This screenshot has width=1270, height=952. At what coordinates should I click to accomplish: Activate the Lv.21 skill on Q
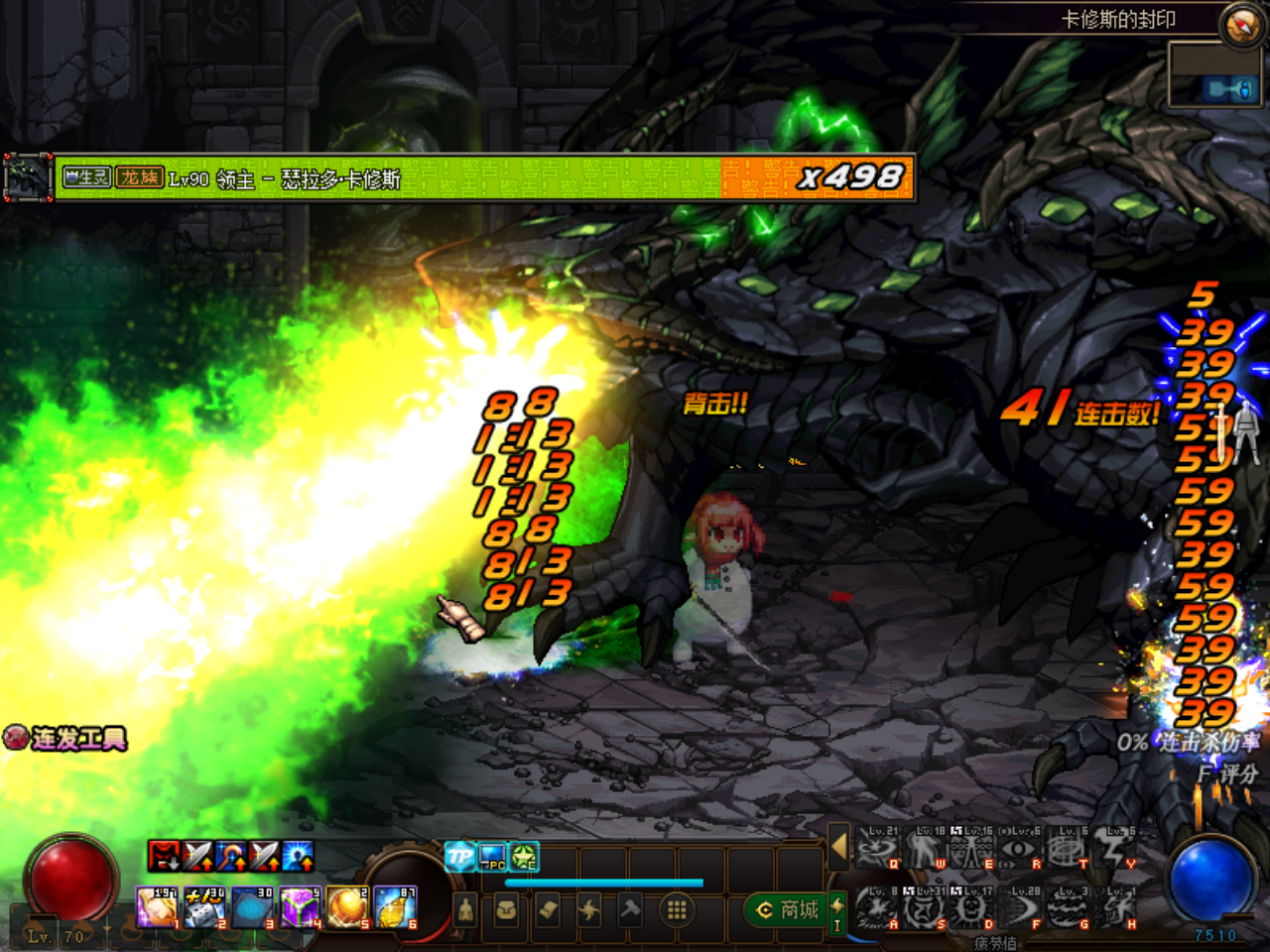[x=876, y=849]
